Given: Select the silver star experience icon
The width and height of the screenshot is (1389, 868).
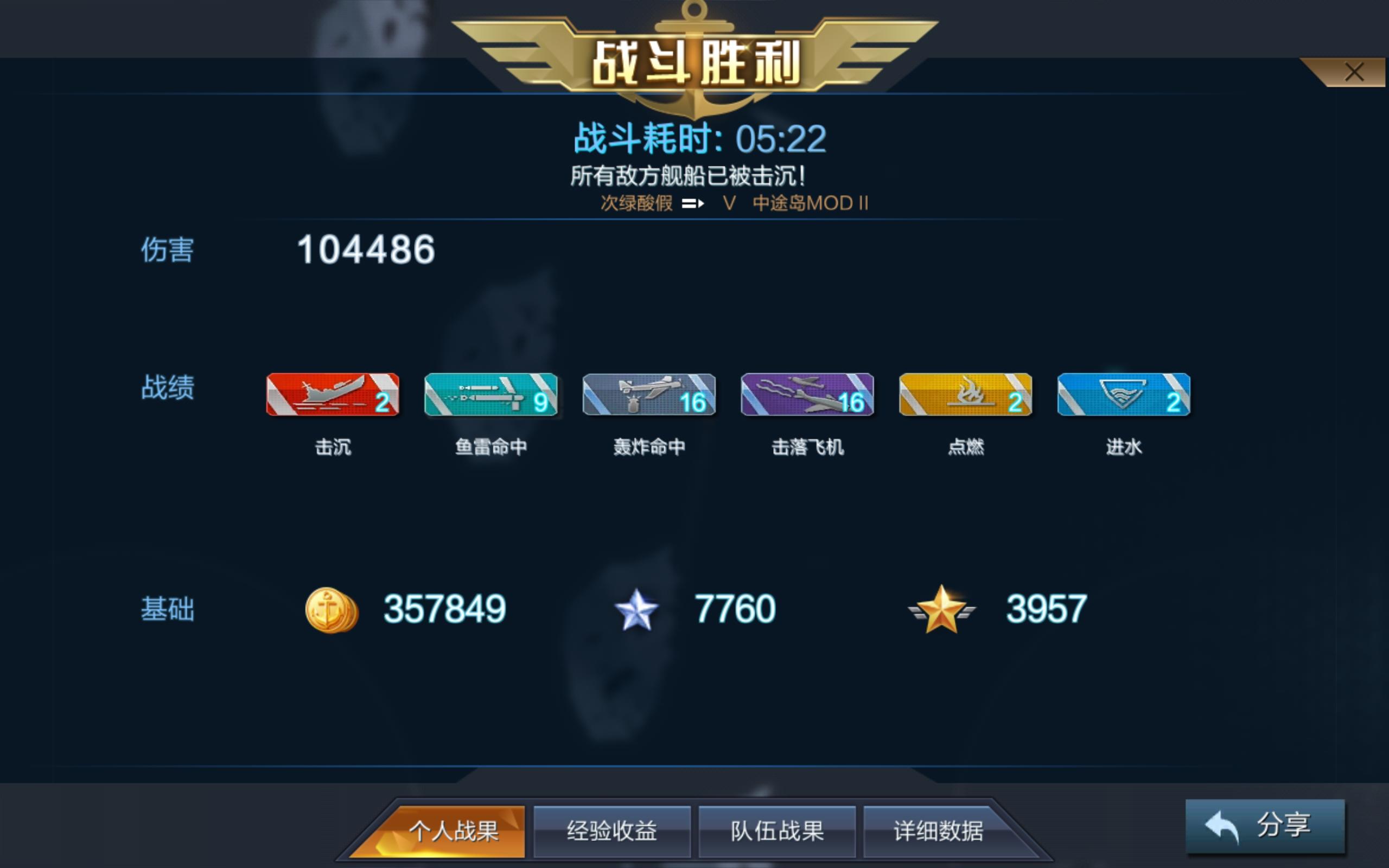Looking at the screenshot, I should 637,610.
